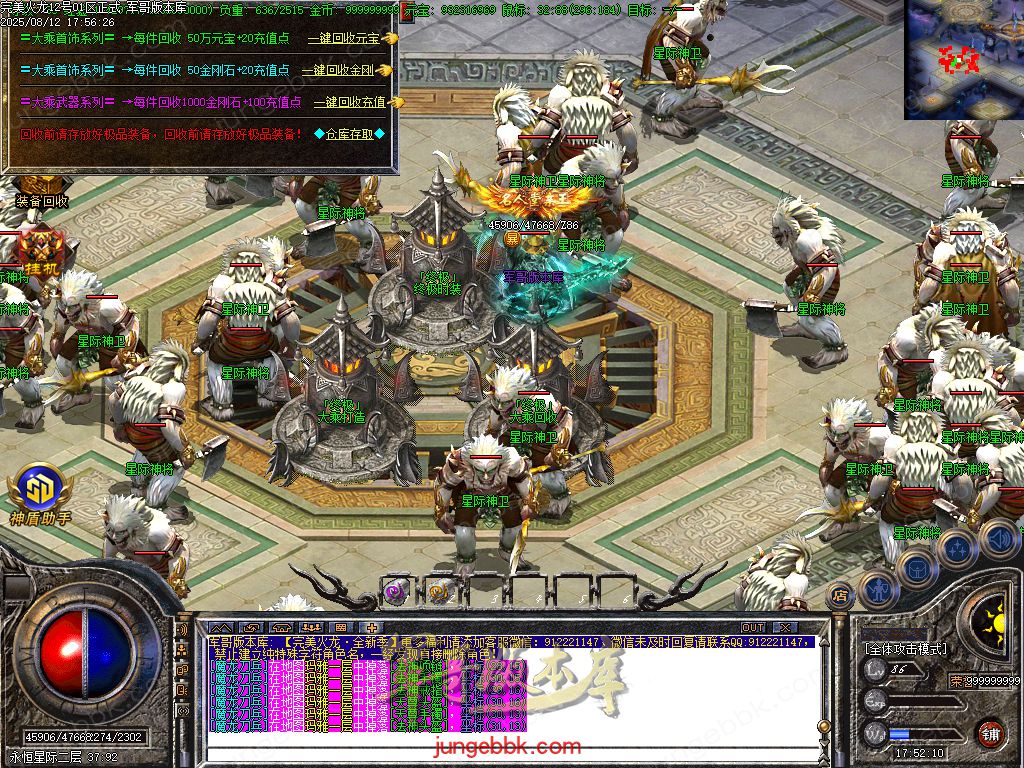The image size is (1024, 768).
Task: Toggle the sound speaker icon
Action: [x=999, y=539]
